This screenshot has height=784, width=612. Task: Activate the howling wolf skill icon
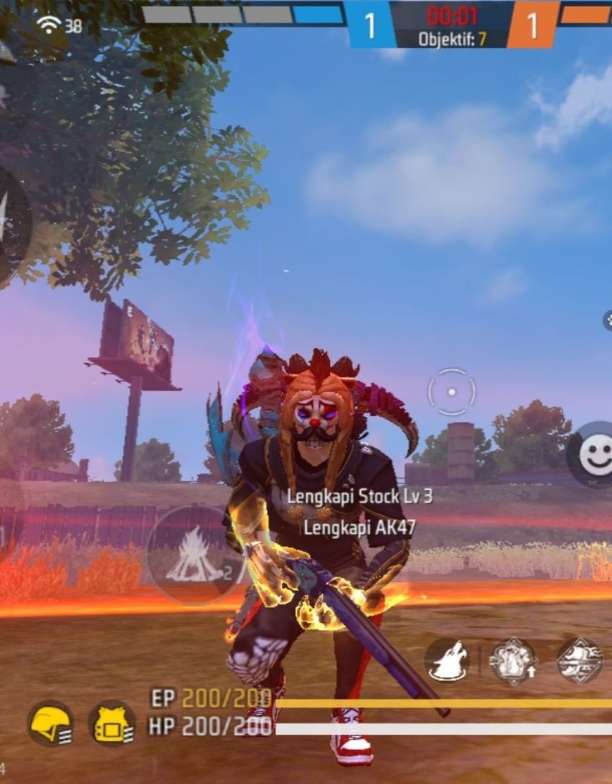(x=447, y=660)
